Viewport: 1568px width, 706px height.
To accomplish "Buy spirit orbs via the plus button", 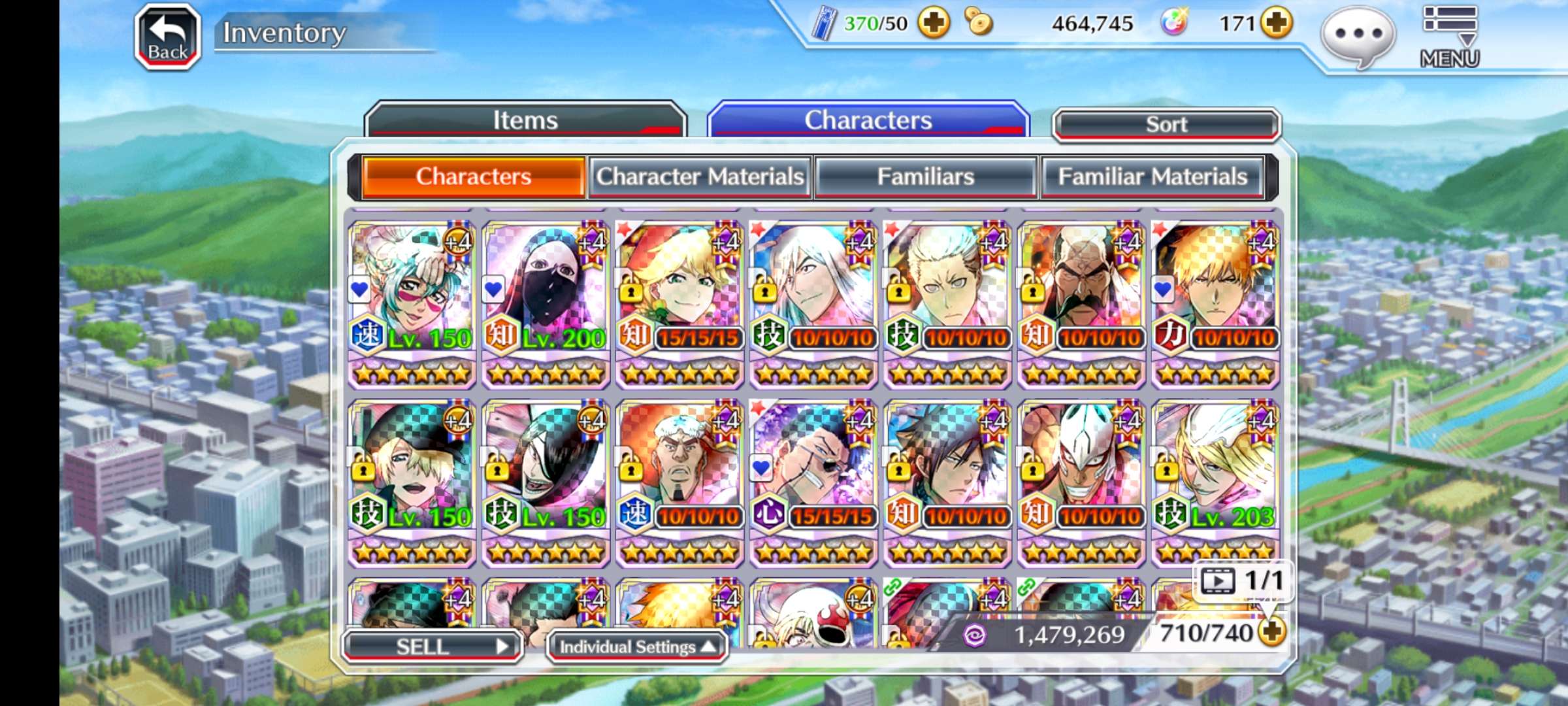I will pyautogui.click(x=1277, y=24).
